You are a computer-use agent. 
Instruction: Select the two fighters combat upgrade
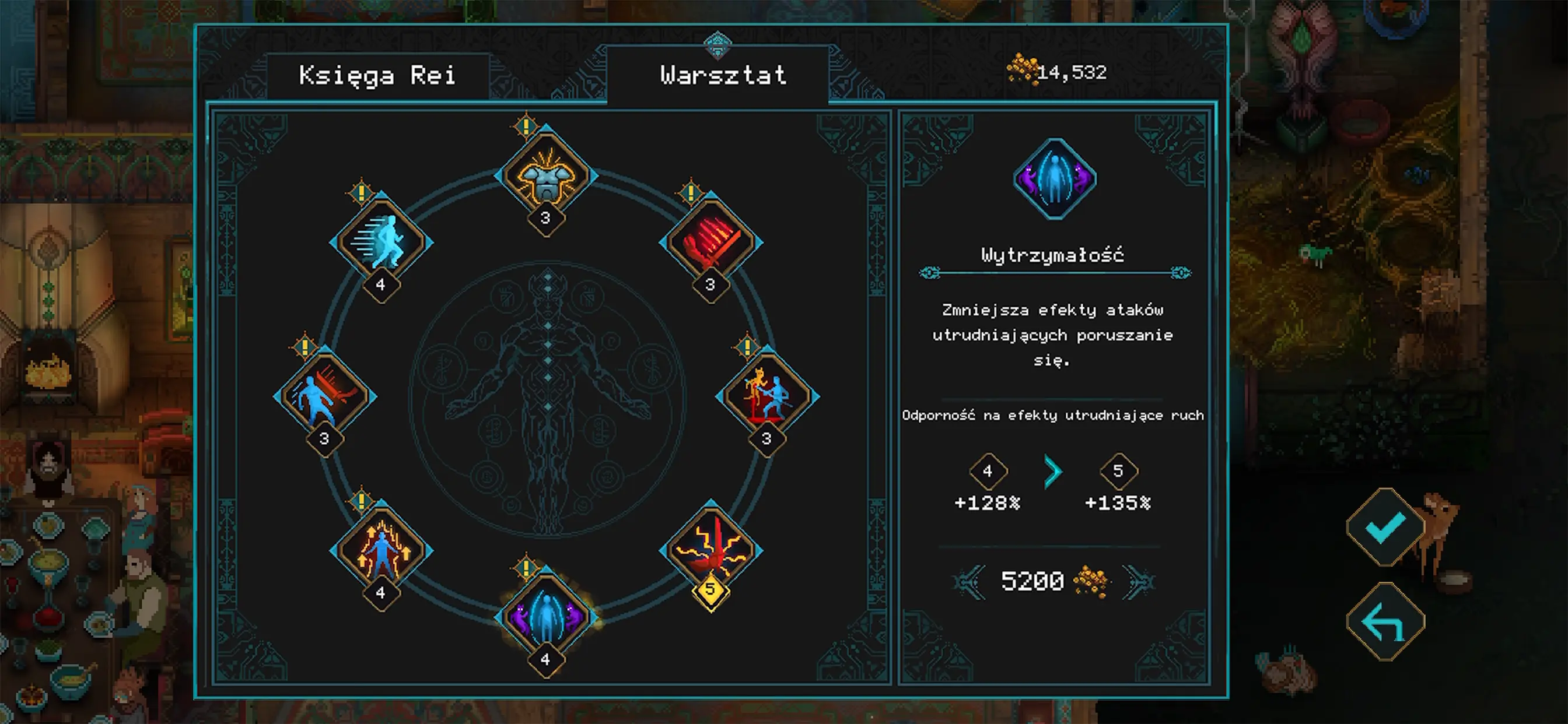767,396
